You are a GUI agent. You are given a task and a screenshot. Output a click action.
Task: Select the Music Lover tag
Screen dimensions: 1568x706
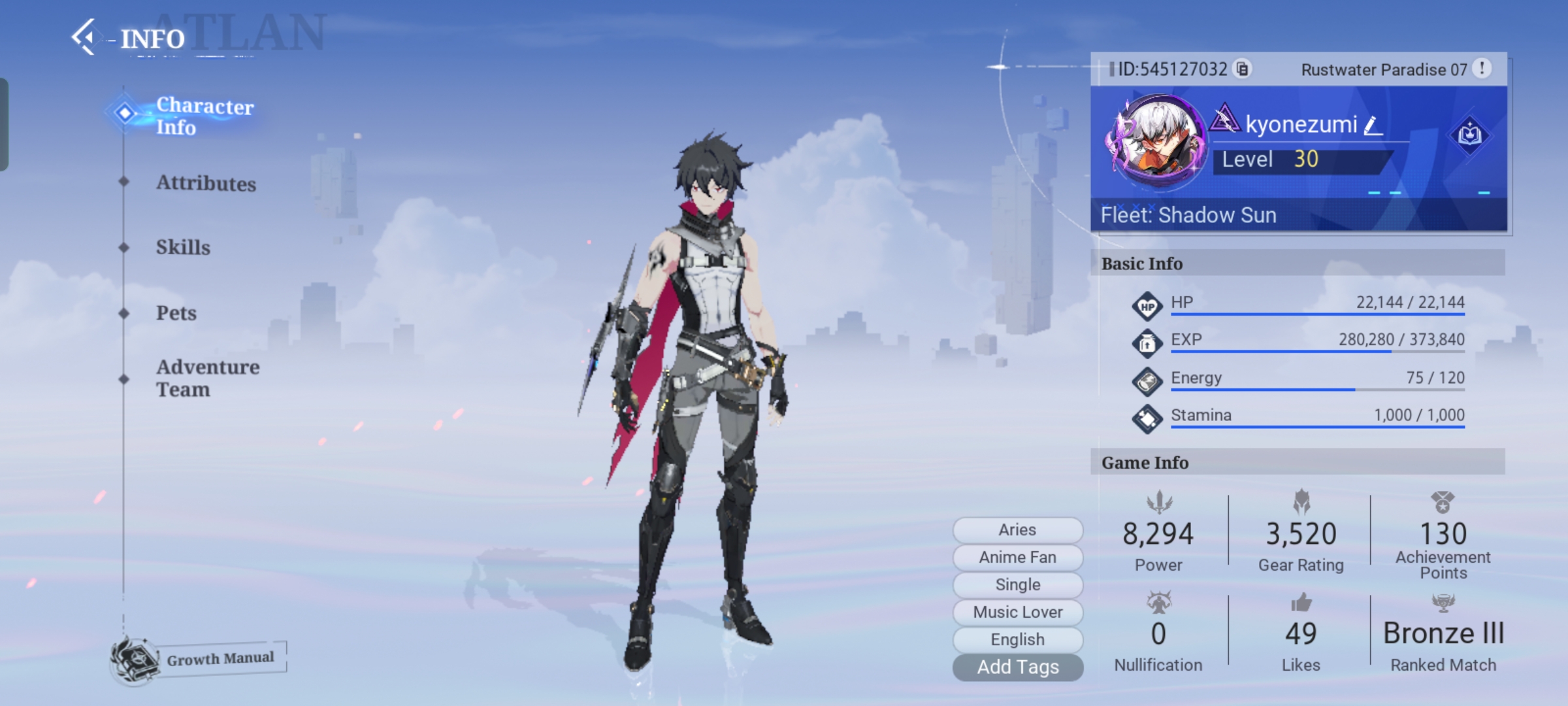pos(1017,612)
